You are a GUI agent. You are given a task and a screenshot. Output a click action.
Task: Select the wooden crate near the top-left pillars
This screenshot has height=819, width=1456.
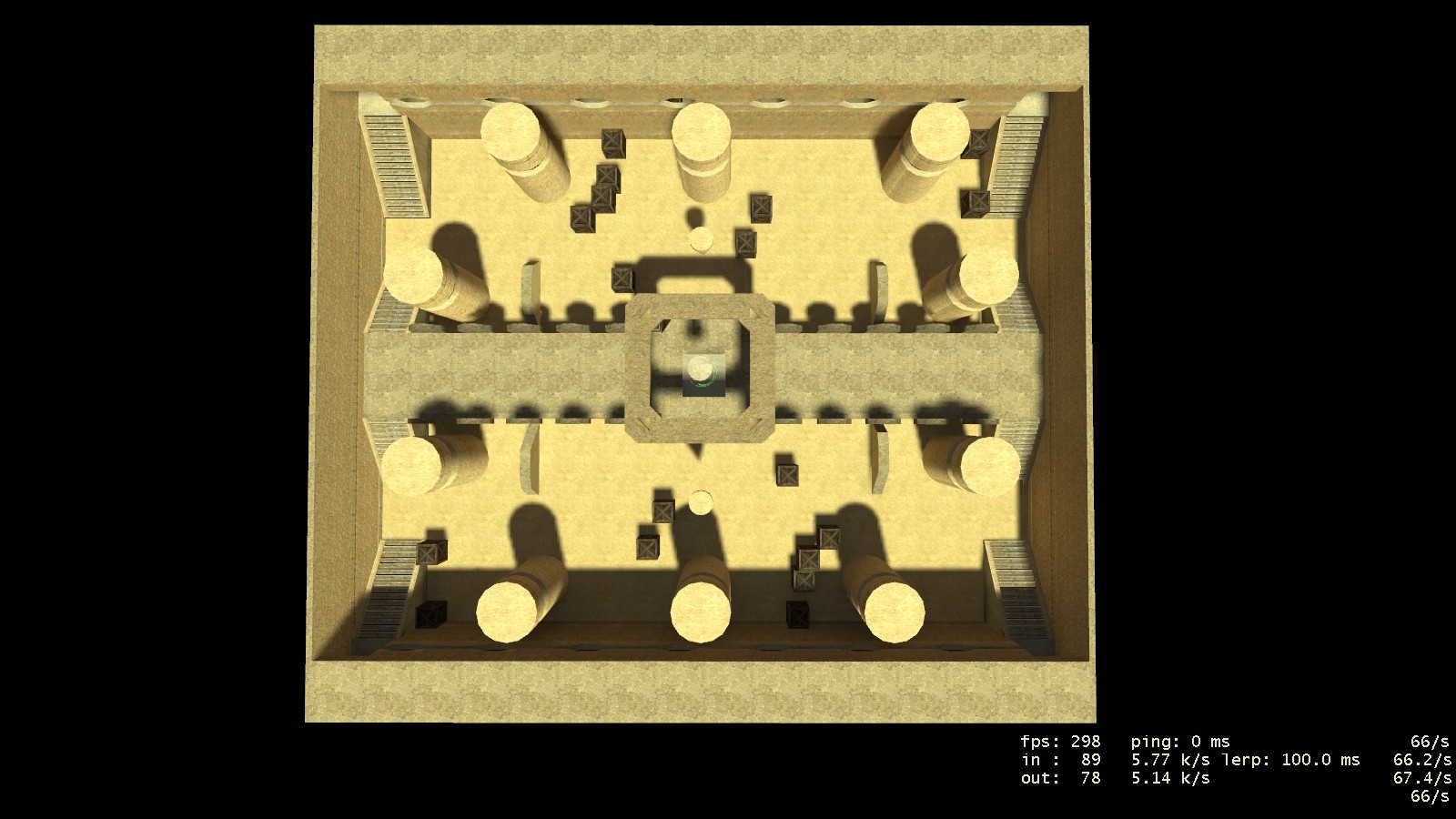pyautogui.click(x=612, y=144)
